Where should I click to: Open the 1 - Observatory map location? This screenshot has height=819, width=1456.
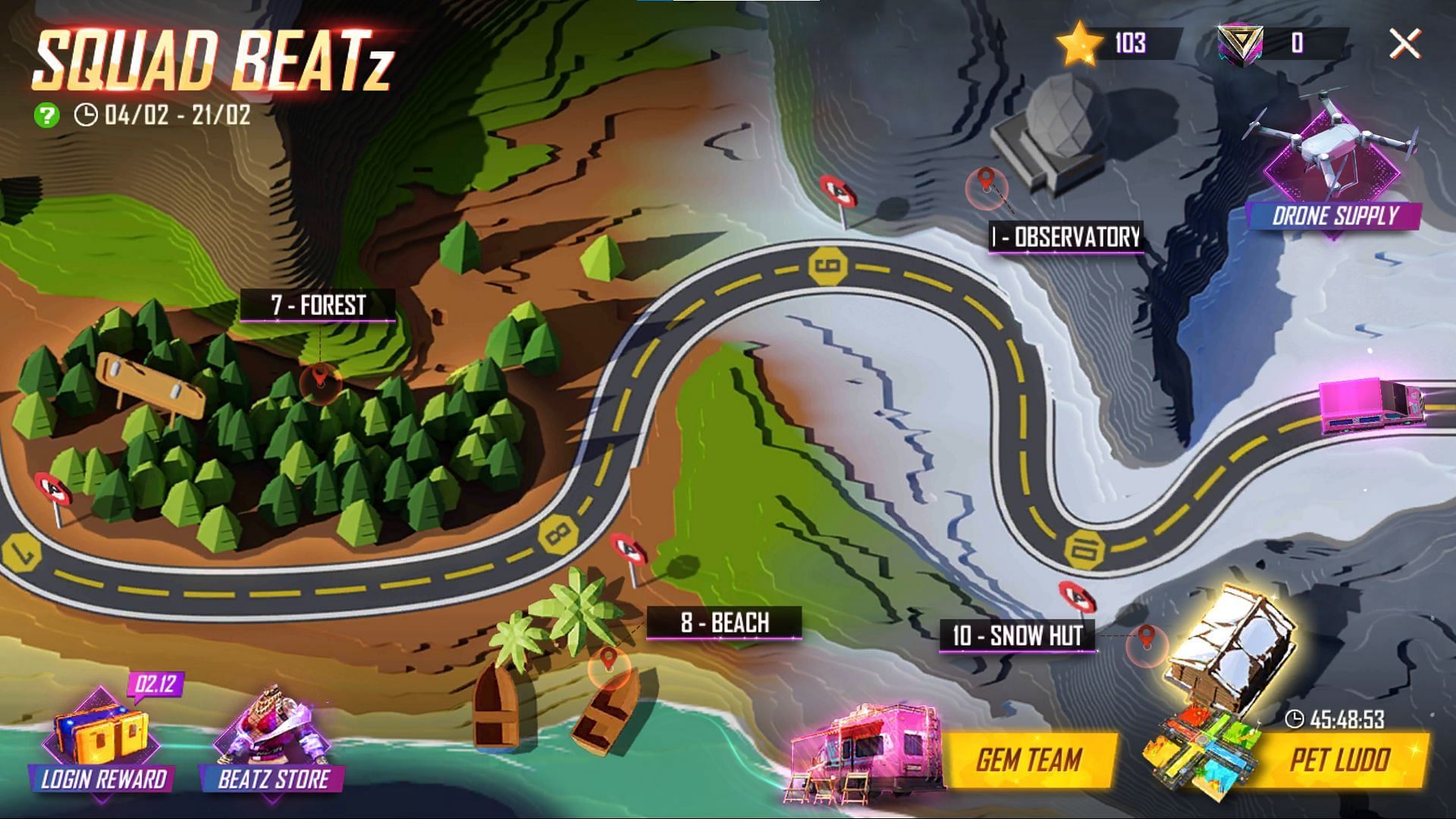coord(1065,237)
